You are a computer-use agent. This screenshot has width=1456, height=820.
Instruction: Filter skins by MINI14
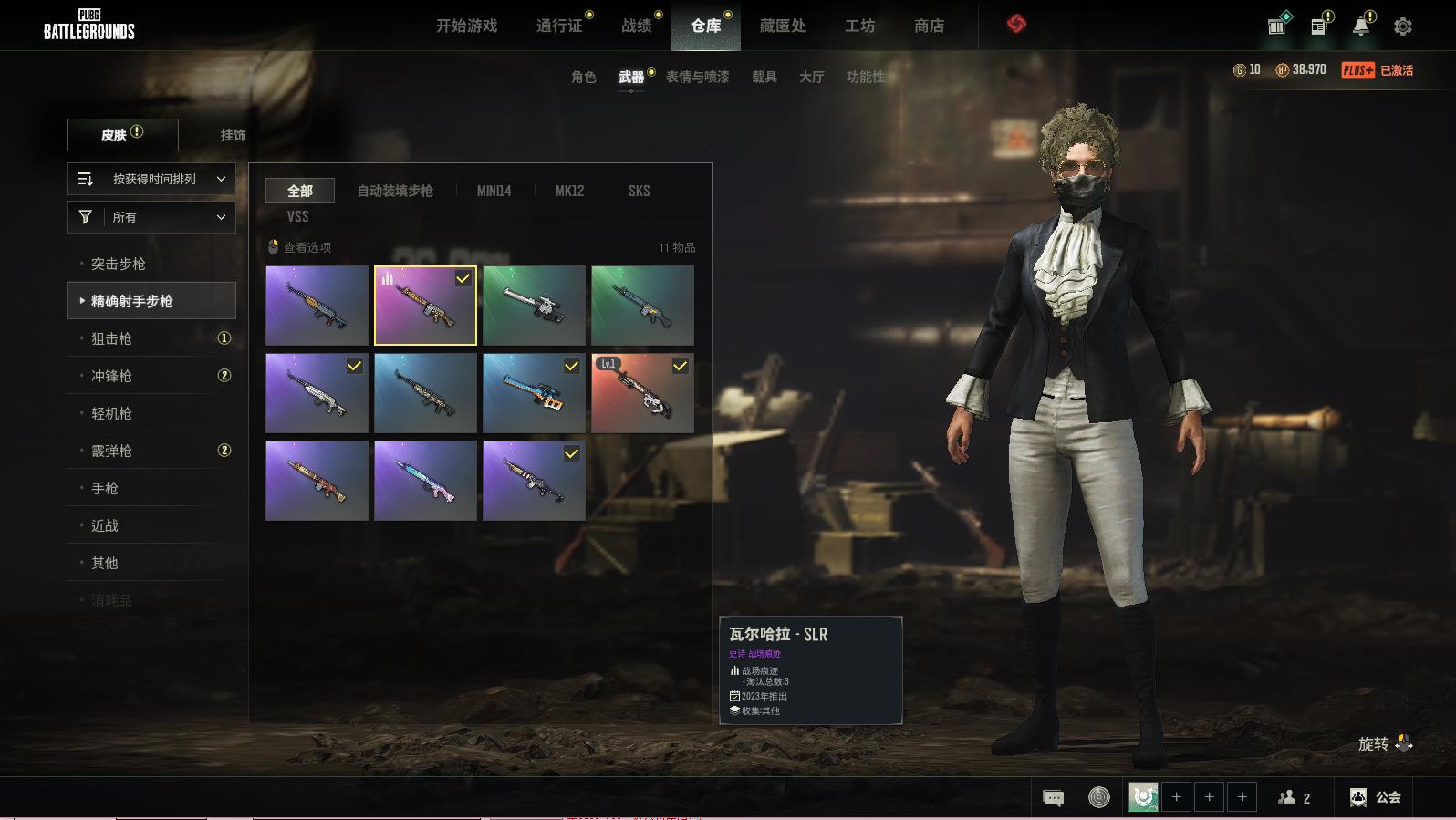pos(494,191)
